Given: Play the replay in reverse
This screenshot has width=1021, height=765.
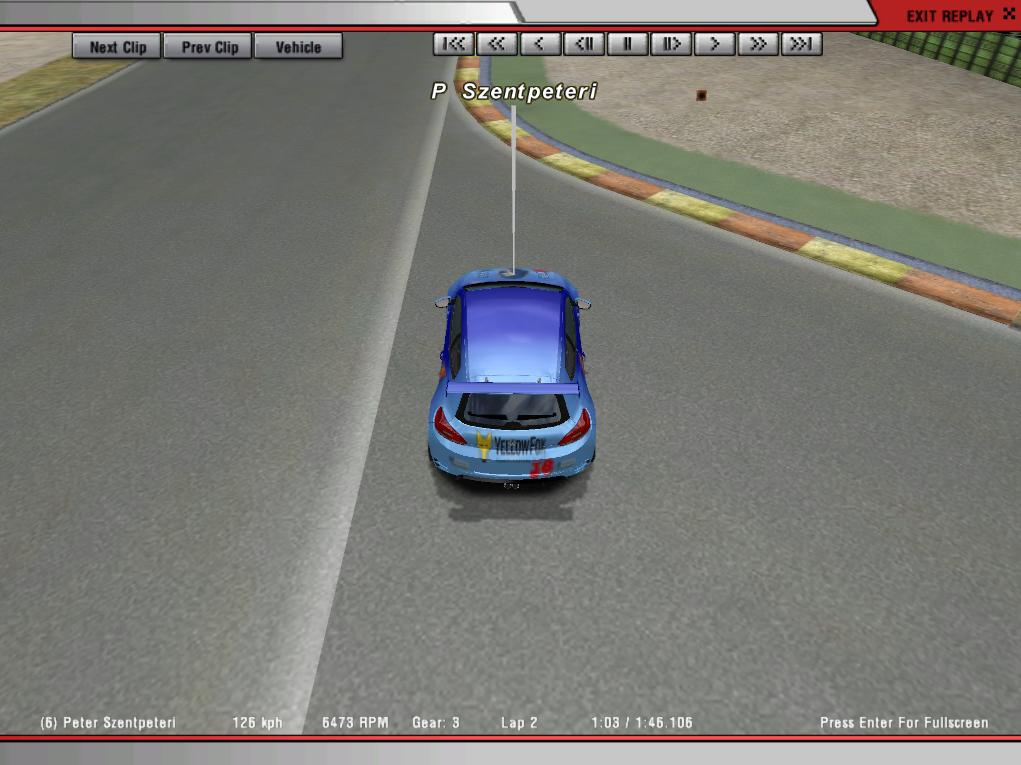Looking at the screenshot, I should 540,44.
